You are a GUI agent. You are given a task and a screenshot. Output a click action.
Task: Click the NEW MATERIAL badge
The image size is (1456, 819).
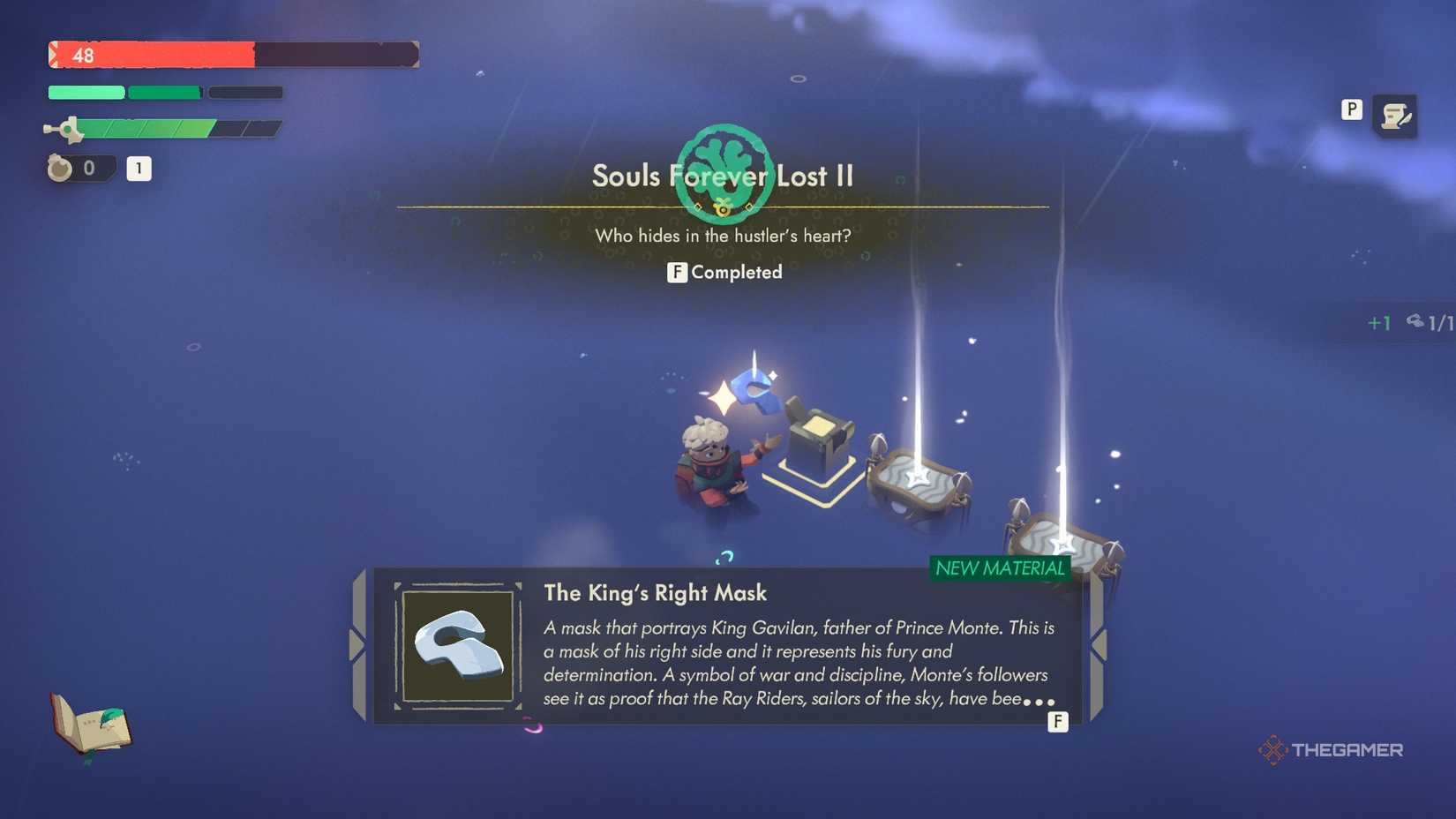[x=998, y=569]
